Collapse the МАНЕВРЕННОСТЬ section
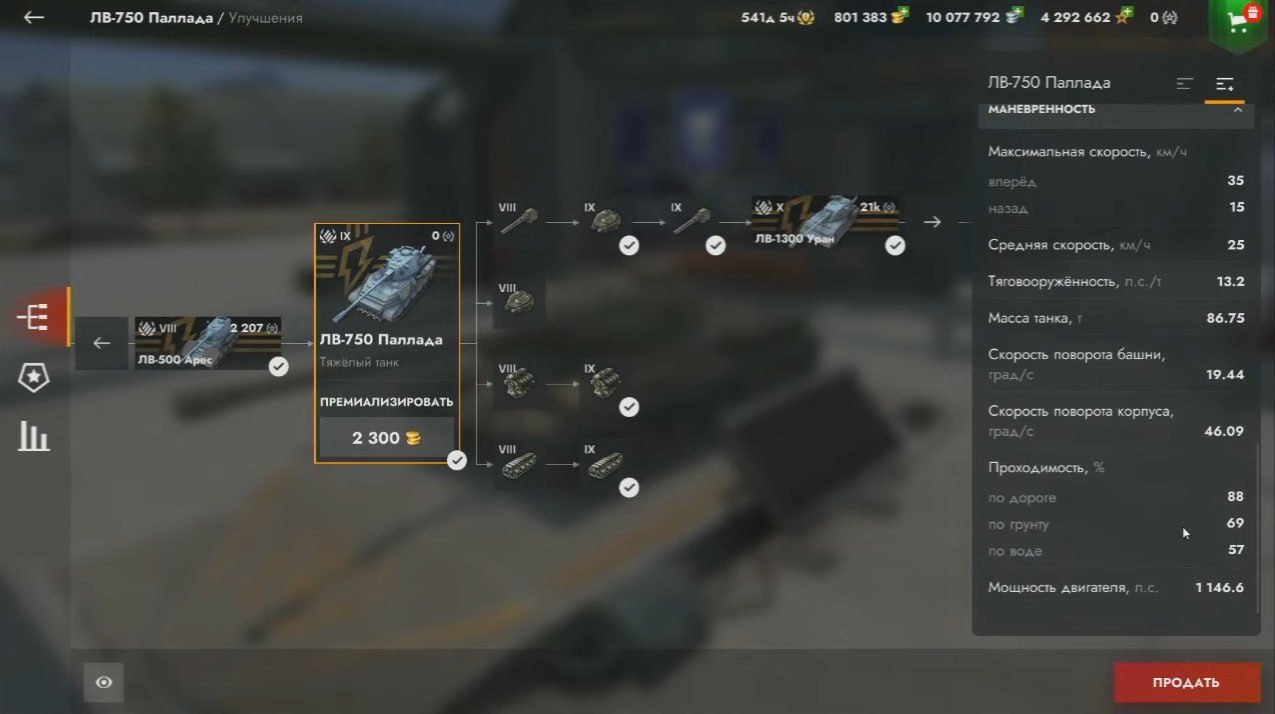Image resolution: width=1275 pixels, height=714 pixels. click(1237, 109)
